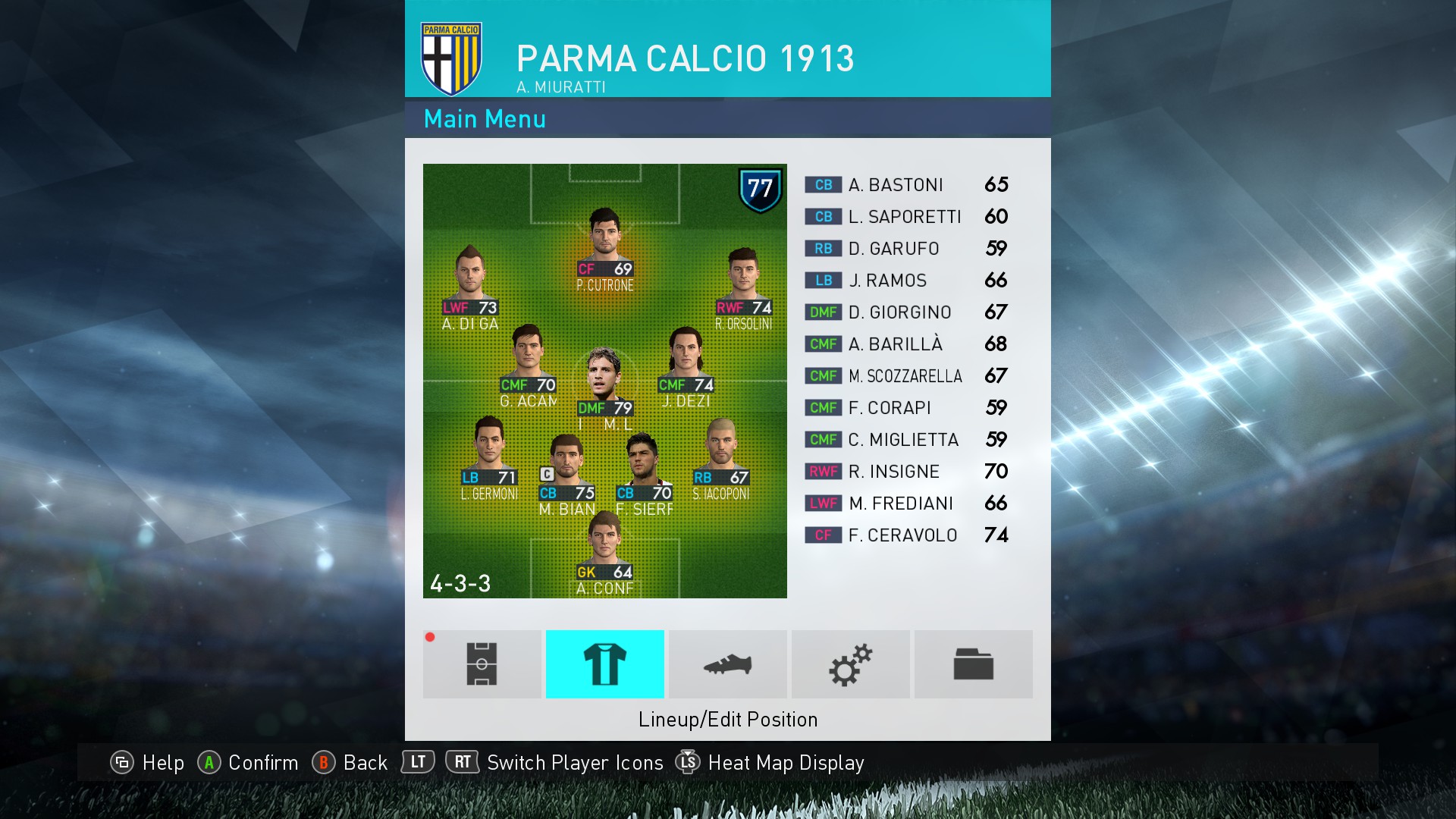Pick left back L. Germoni on the formation
This screenshot has height=819, width=1456.
pos(489,451)
